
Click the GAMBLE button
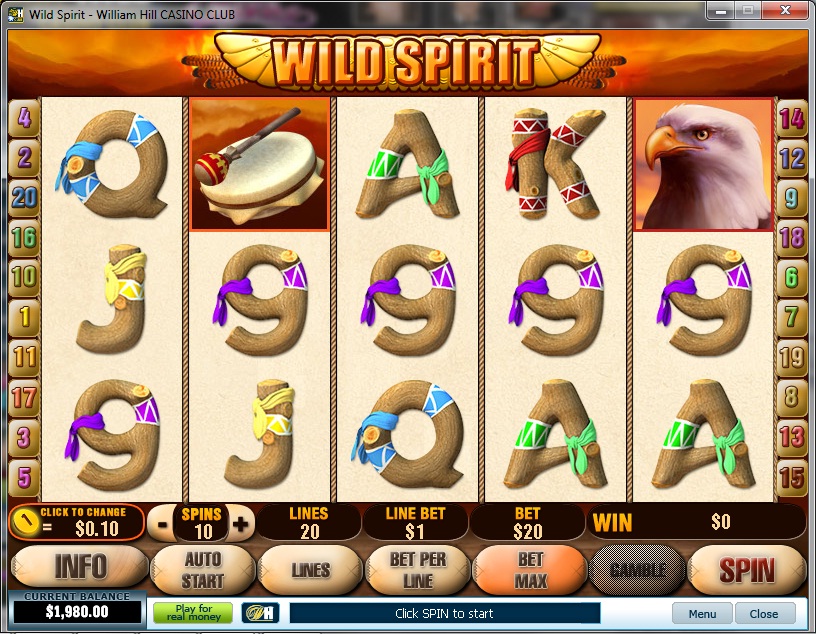pos(636,570)
